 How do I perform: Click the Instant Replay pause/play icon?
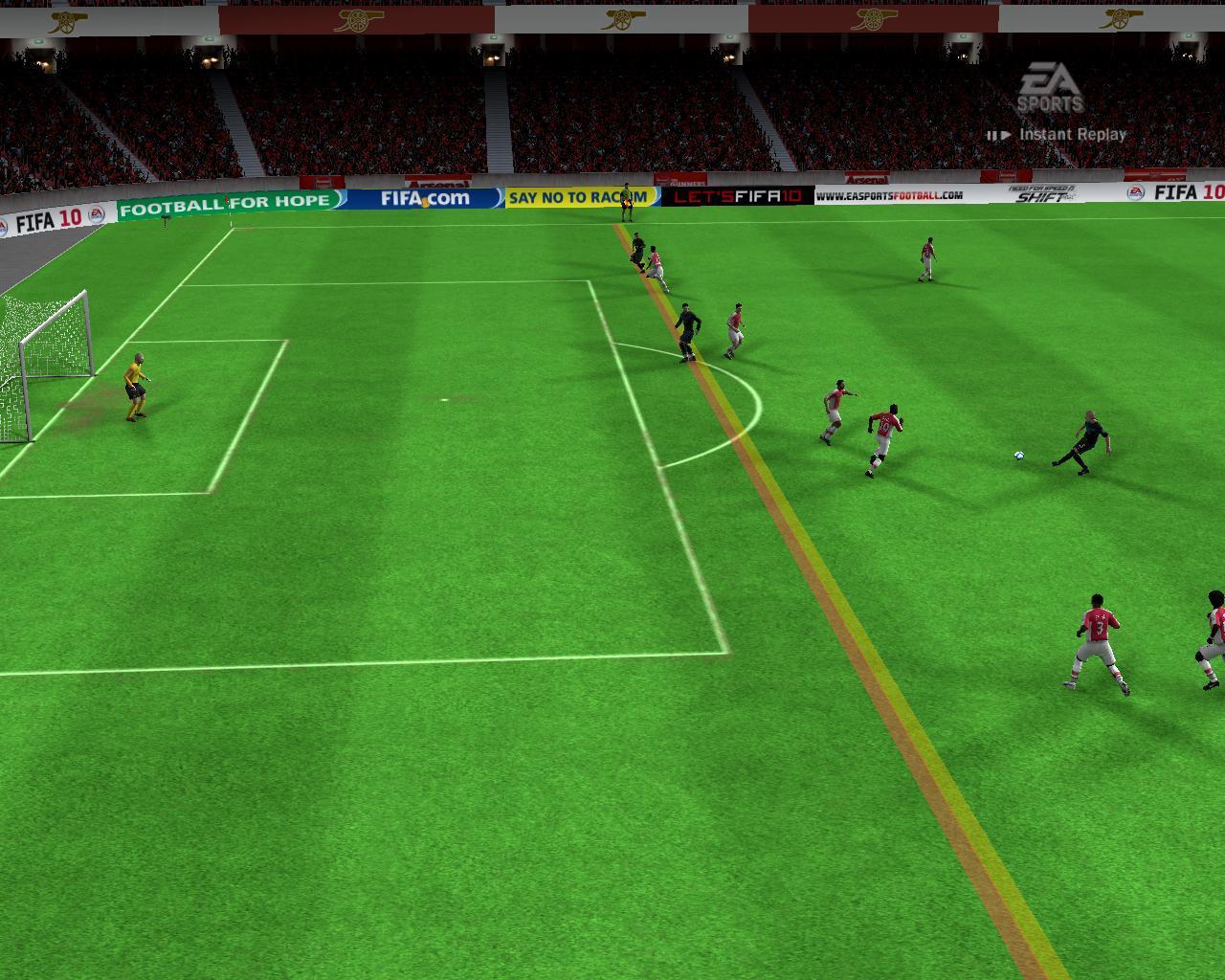point(998,135)
